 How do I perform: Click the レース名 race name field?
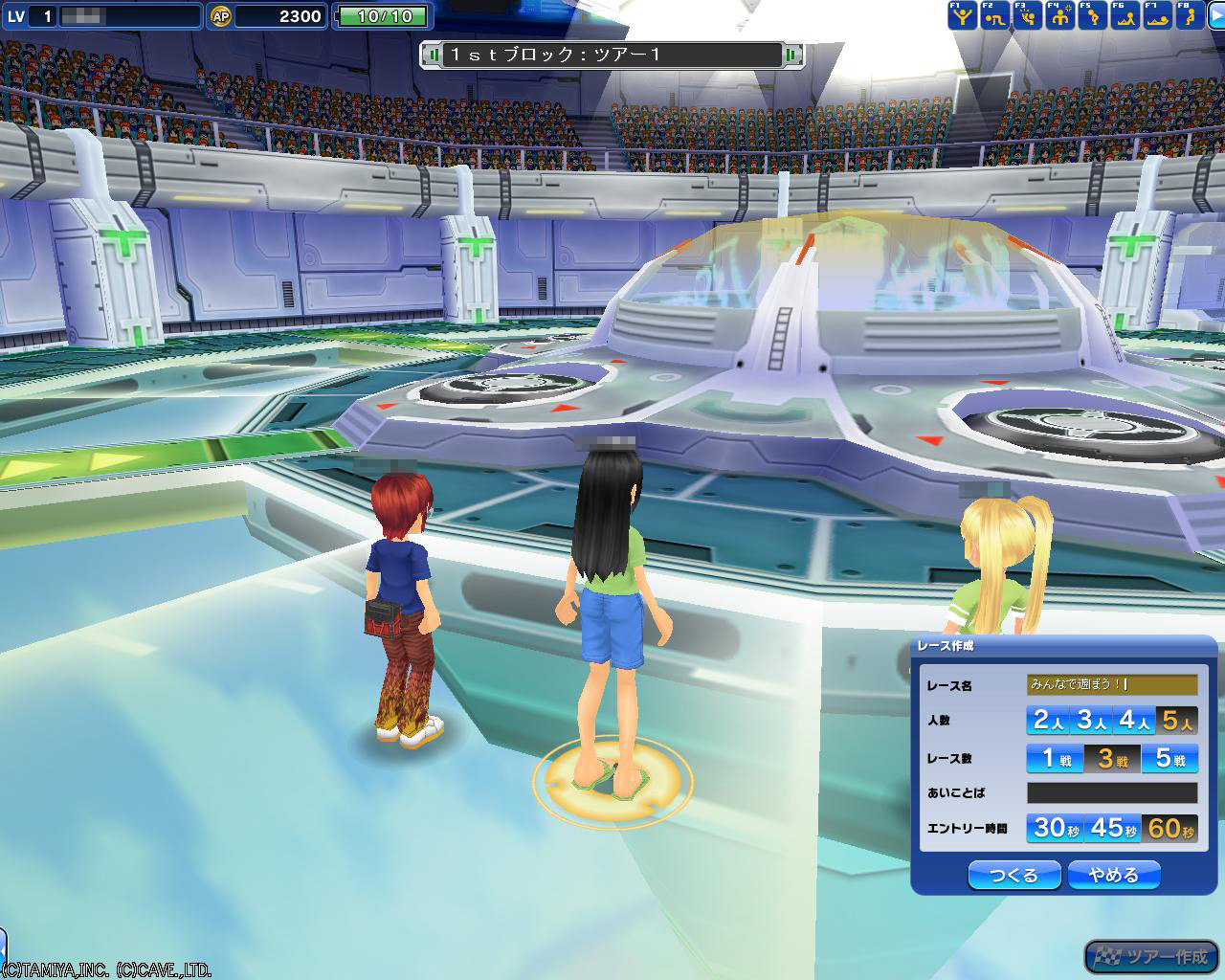point(1112,684)
